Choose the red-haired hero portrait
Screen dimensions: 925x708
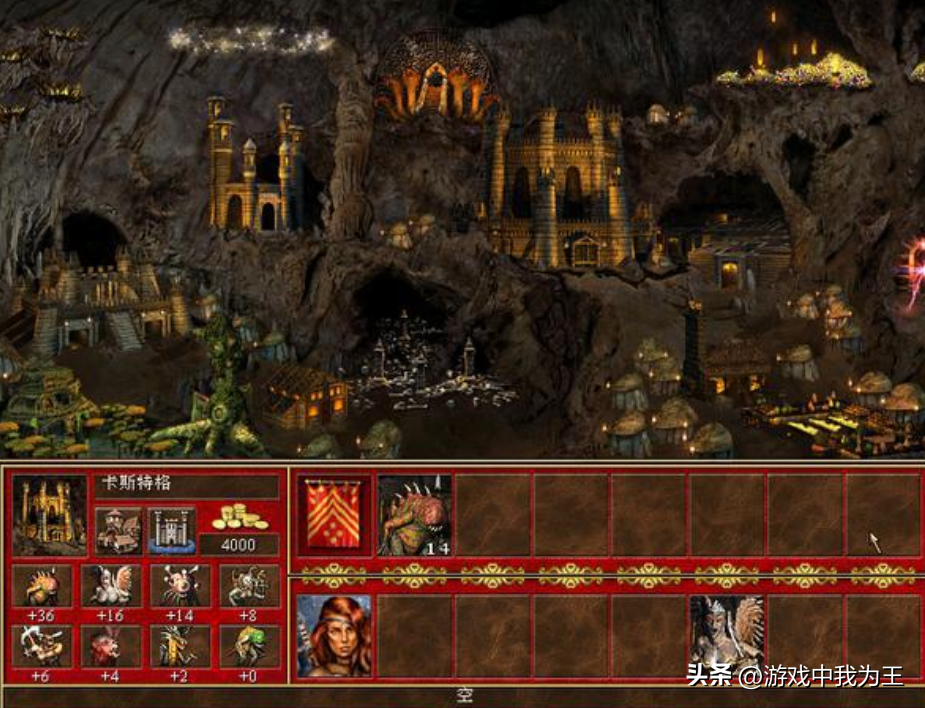click(x=333, y=636)
